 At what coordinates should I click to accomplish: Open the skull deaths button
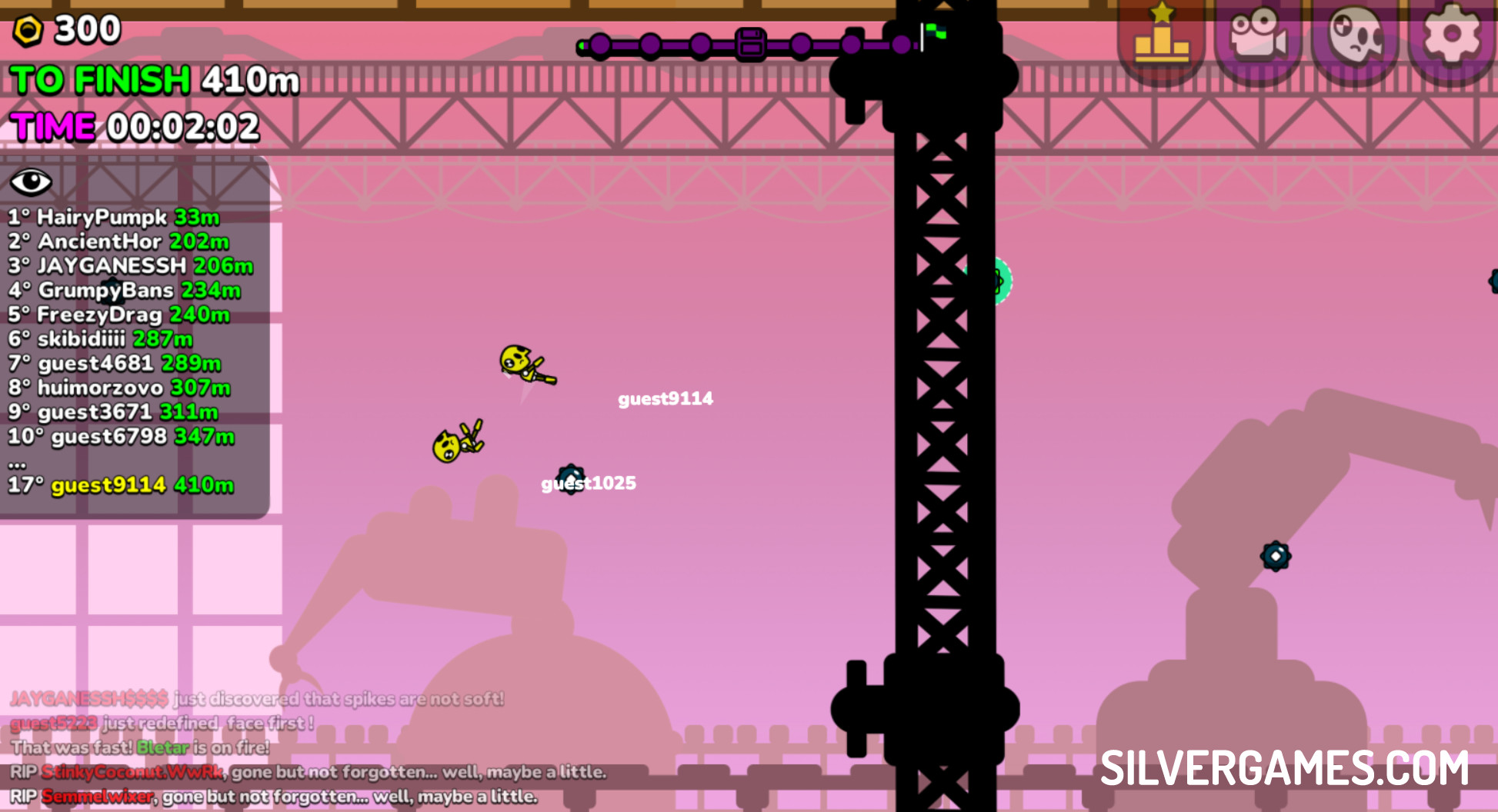click(x=1355, y=37)
